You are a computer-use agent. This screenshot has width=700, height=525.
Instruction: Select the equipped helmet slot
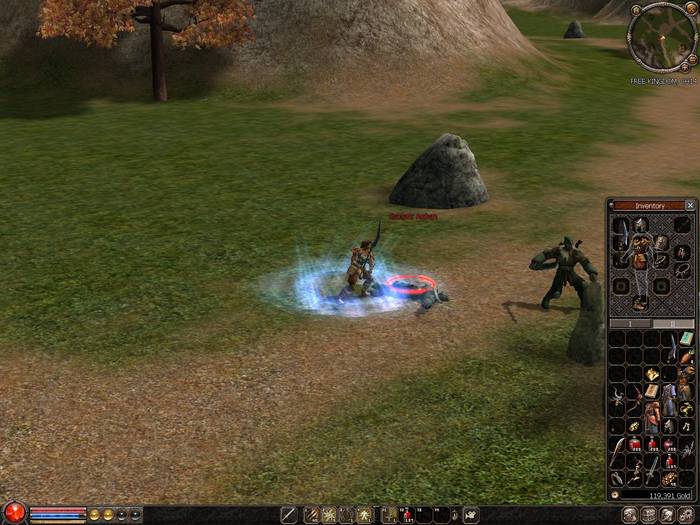640,224
